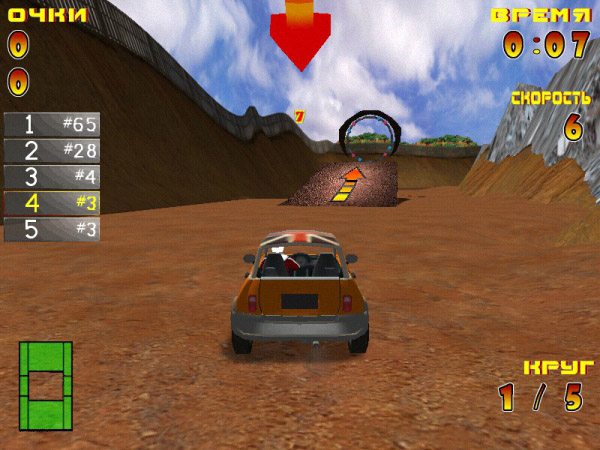Select second place row with car #28

pyautogui.click(x=52, y=151)
